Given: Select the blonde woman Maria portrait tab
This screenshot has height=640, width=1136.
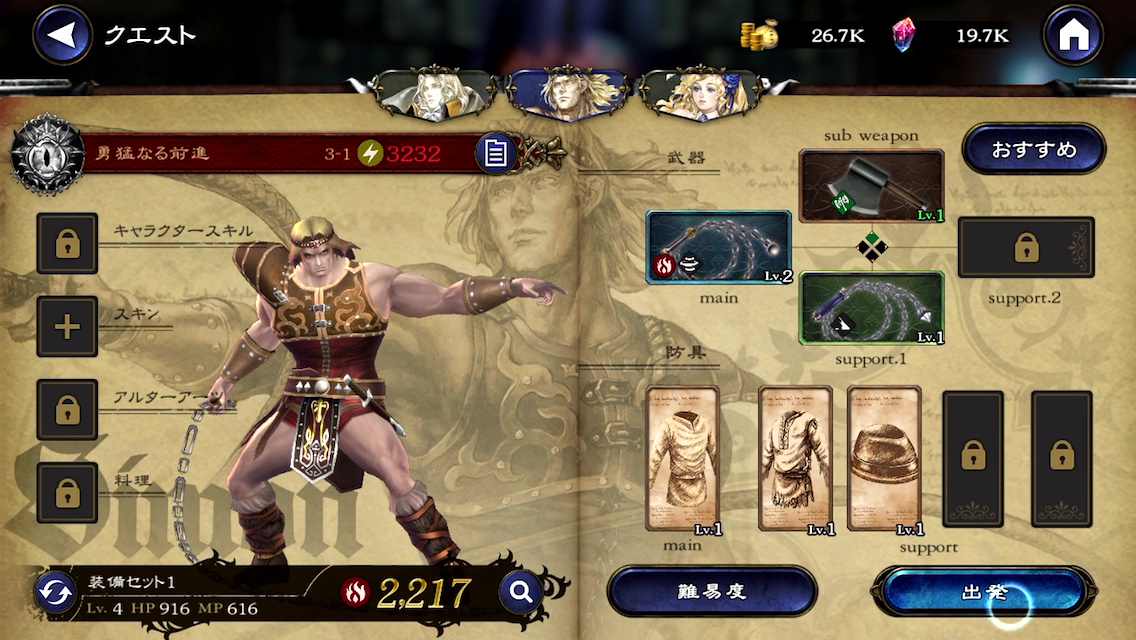Looking at the screenshot, I should tap(703, 94).
